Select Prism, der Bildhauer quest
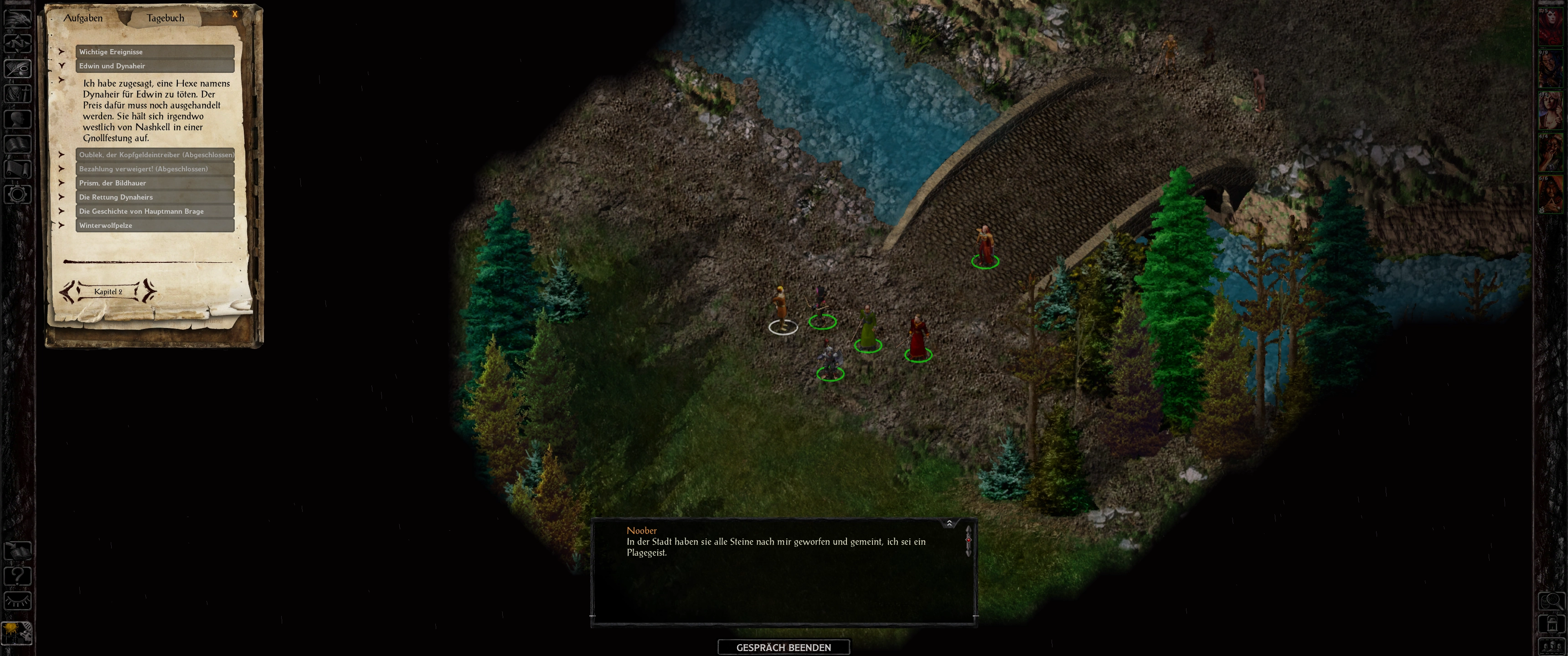1568x656 pixels. coord(155,183)
